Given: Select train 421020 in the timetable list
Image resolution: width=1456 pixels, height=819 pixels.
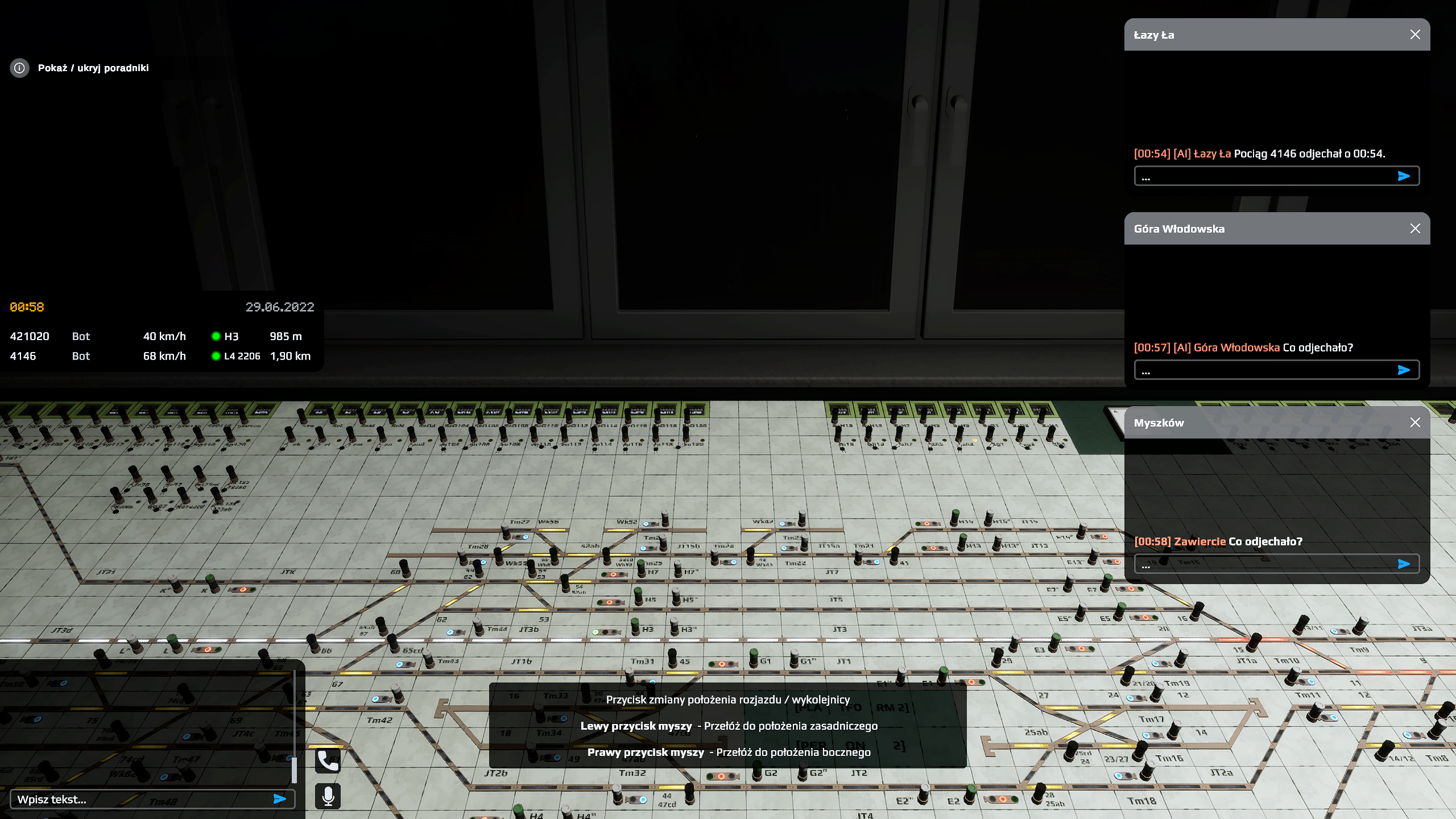Looking at the screenshot, I should click(30, 336).
